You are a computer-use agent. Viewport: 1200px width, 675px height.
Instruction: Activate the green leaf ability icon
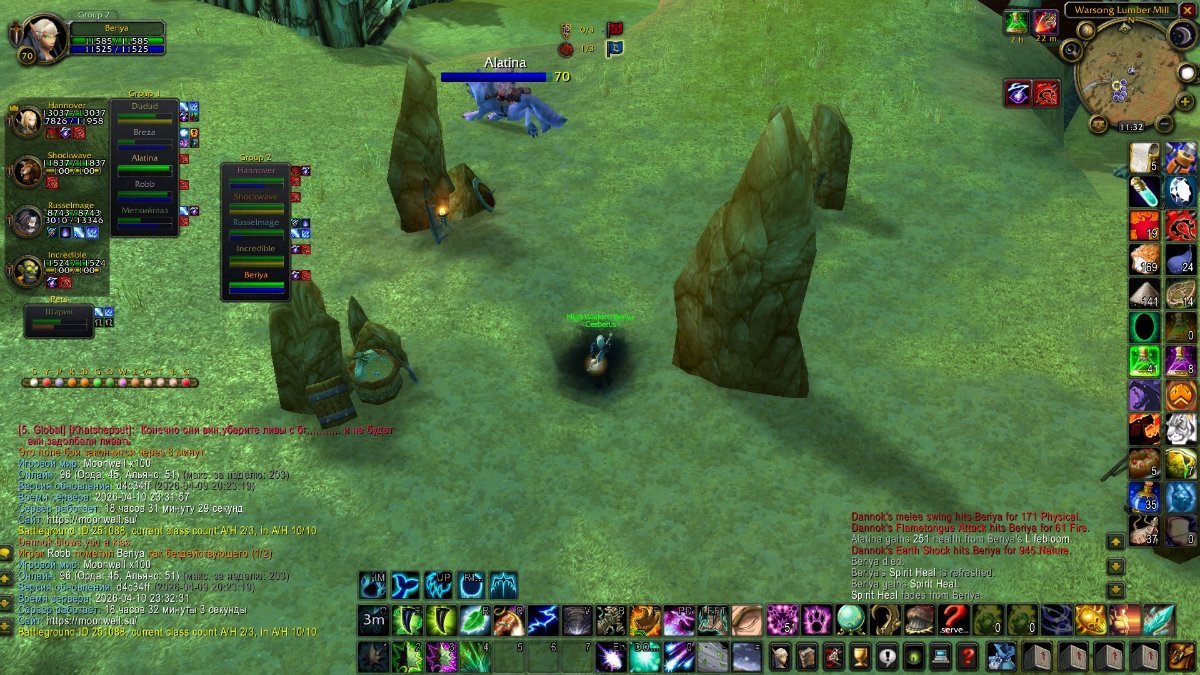click(x=475, y=620)
